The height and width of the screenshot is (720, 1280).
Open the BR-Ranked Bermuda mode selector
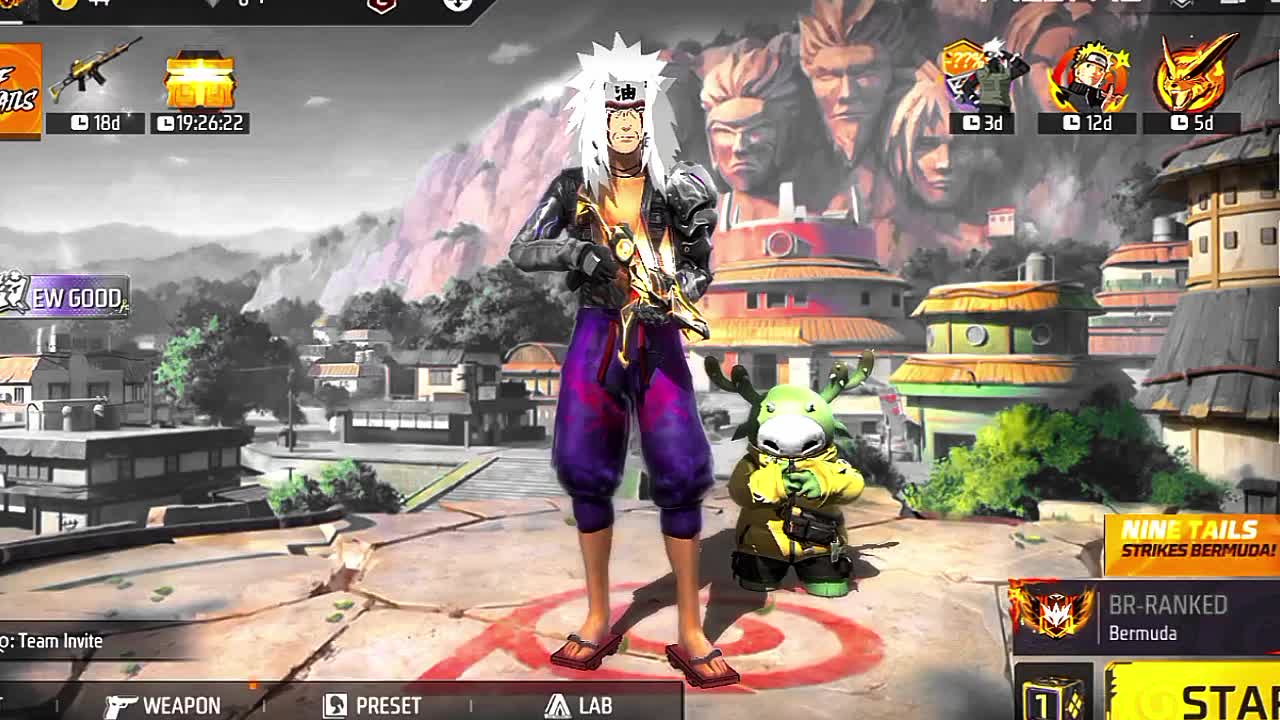pyautogui.click(x=1146, y=618)
